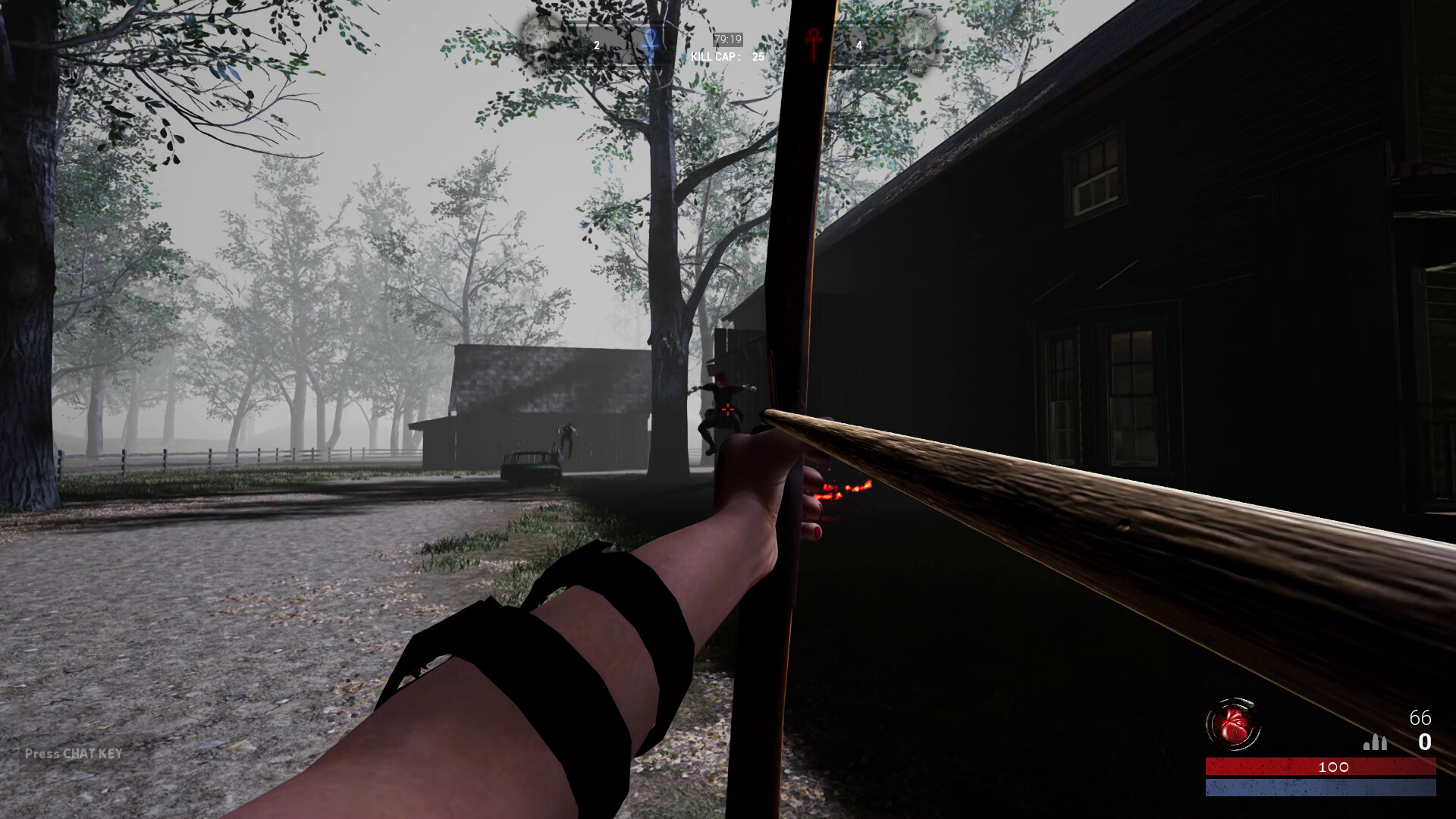
Task: Click the bullet ammo indicator icon
Action: click(x=1375, y=742)
